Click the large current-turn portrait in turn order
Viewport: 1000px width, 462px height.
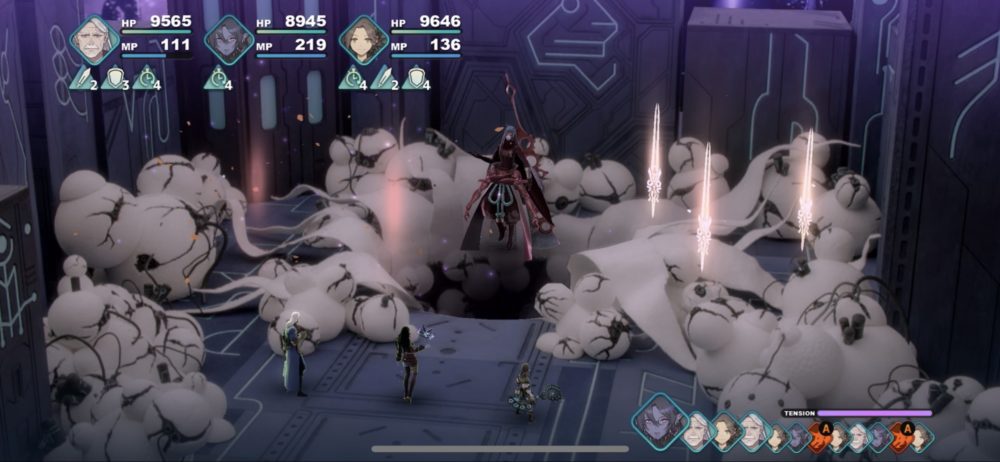pos(657,418)
